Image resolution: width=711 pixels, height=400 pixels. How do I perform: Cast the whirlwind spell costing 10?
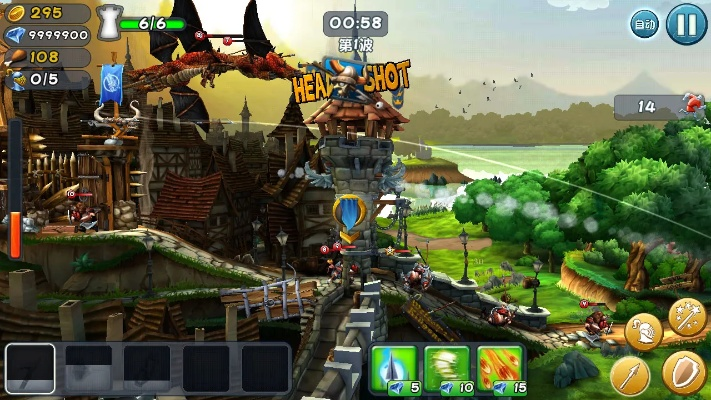tap(445, 367)
